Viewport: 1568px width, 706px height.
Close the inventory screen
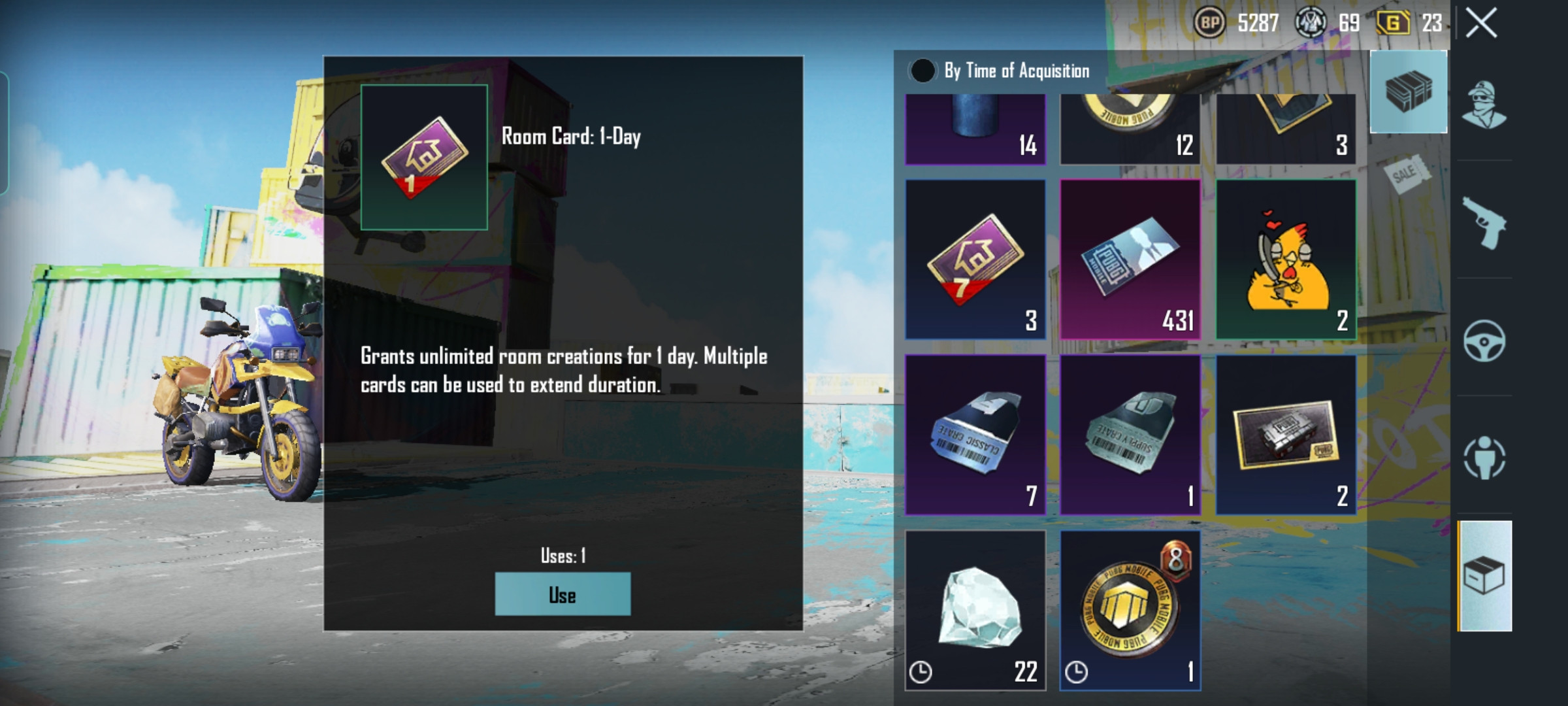coord(1481,24)
